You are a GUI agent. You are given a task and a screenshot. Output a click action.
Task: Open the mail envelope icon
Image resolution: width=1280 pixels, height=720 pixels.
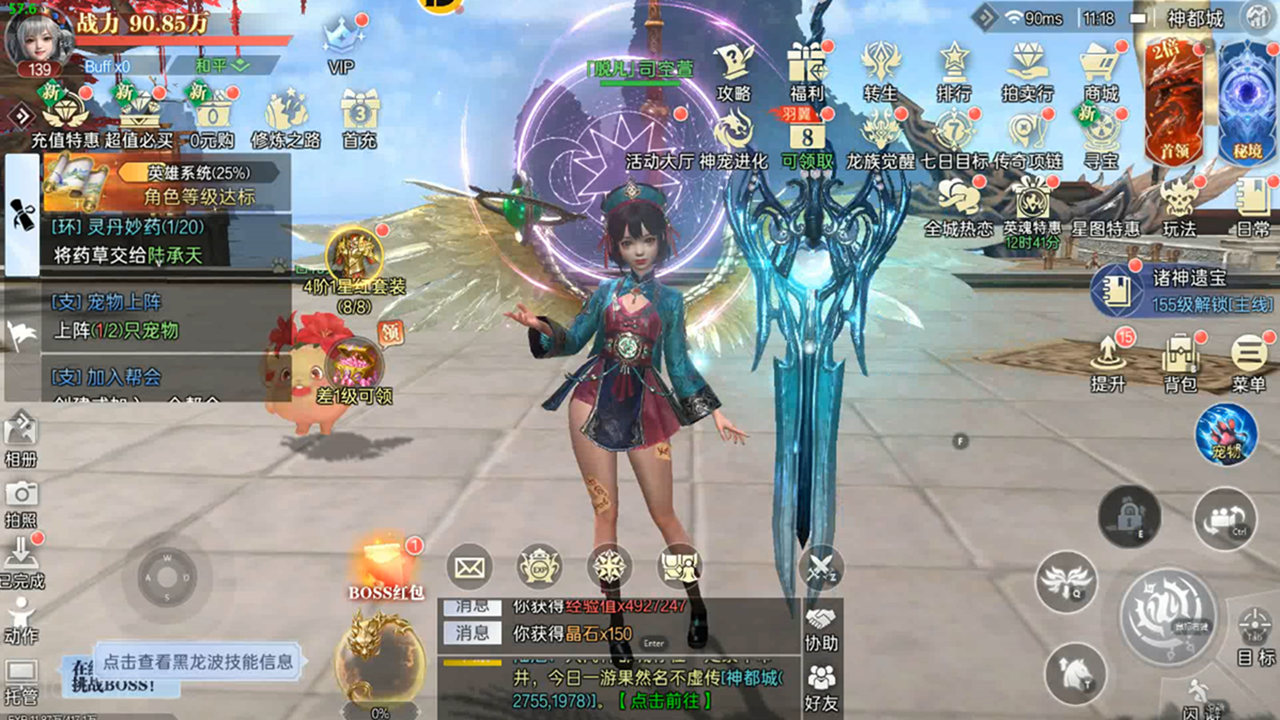[468, 568]
